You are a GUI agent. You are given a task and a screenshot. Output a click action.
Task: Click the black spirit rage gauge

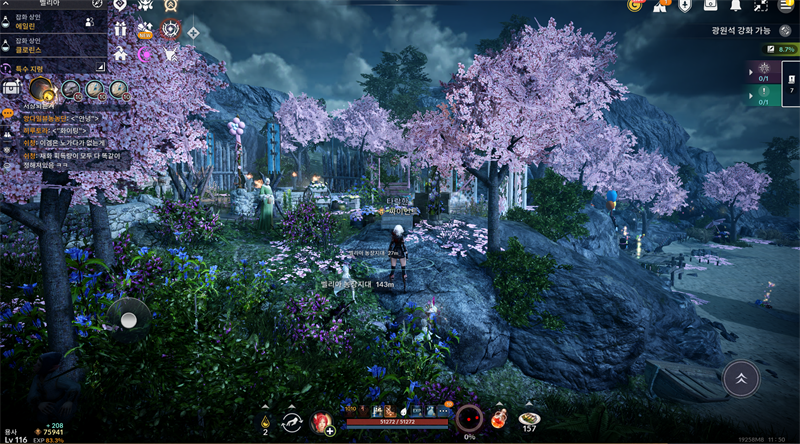point(469,417)
